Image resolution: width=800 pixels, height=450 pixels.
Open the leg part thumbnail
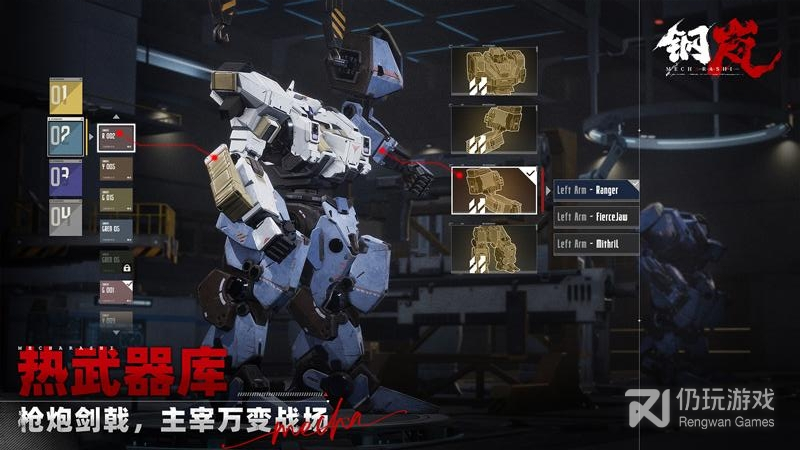point(493,249)
